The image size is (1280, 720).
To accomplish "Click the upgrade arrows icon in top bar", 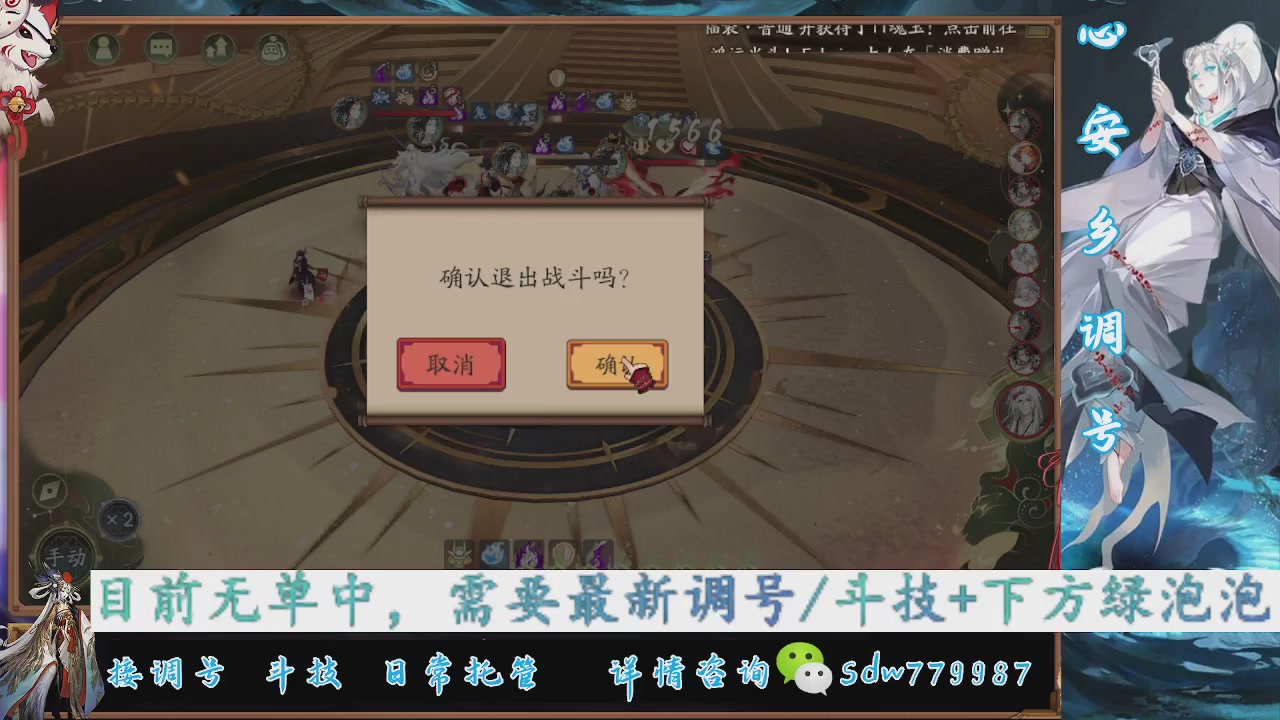I will coord(219,47).
